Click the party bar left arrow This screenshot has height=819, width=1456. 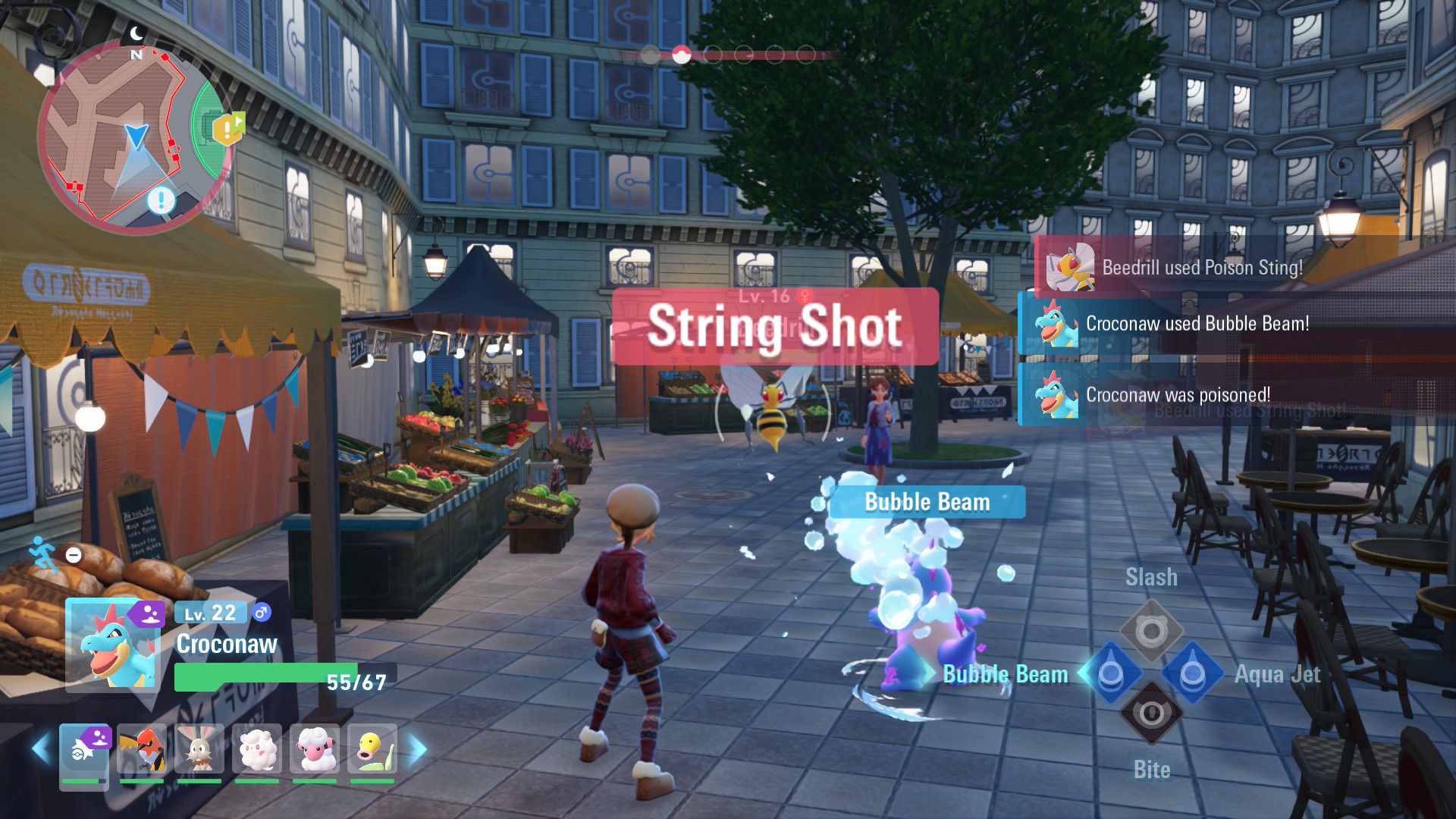(41, 749)
